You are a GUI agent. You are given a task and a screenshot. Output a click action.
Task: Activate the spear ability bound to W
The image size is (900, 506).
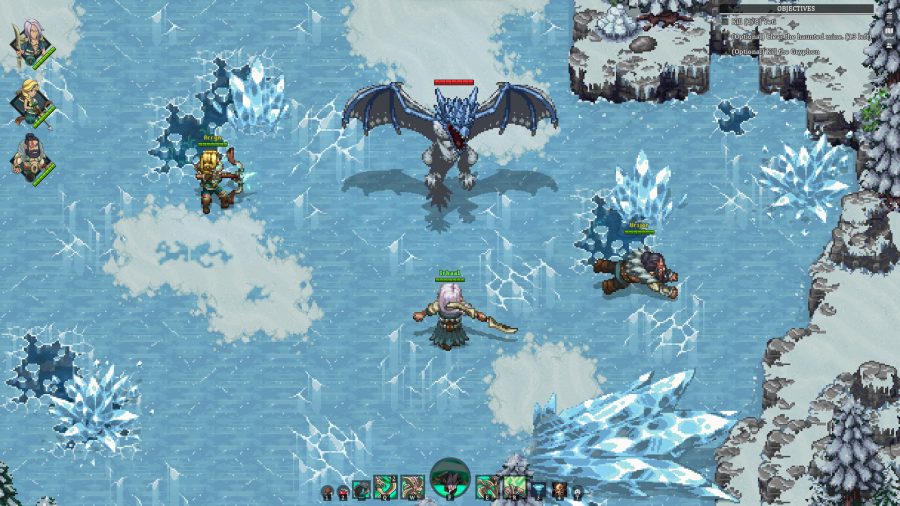413,487
